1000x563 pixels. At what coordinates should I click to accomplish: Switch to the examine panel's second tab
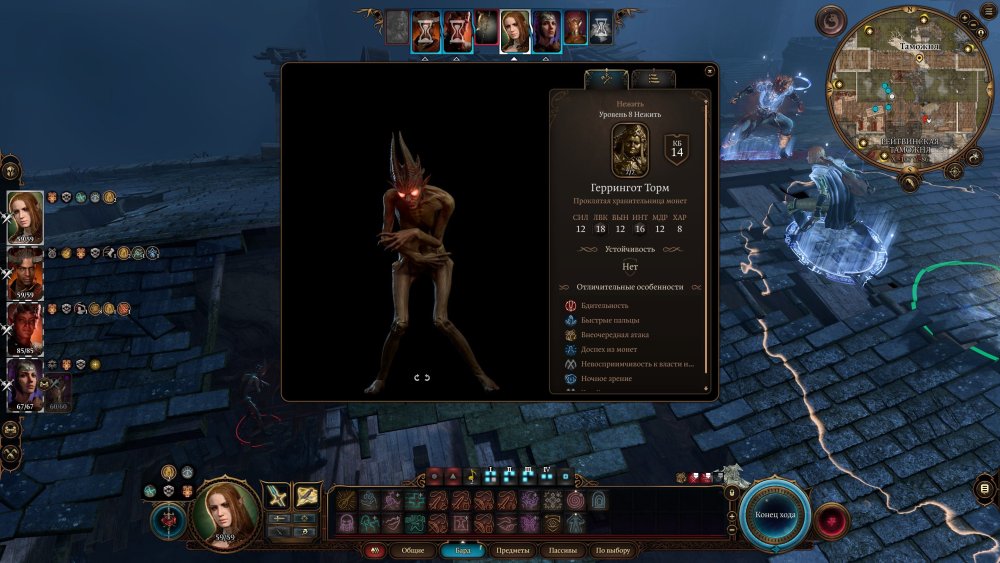pyautogui.click(x=653, y=79)
